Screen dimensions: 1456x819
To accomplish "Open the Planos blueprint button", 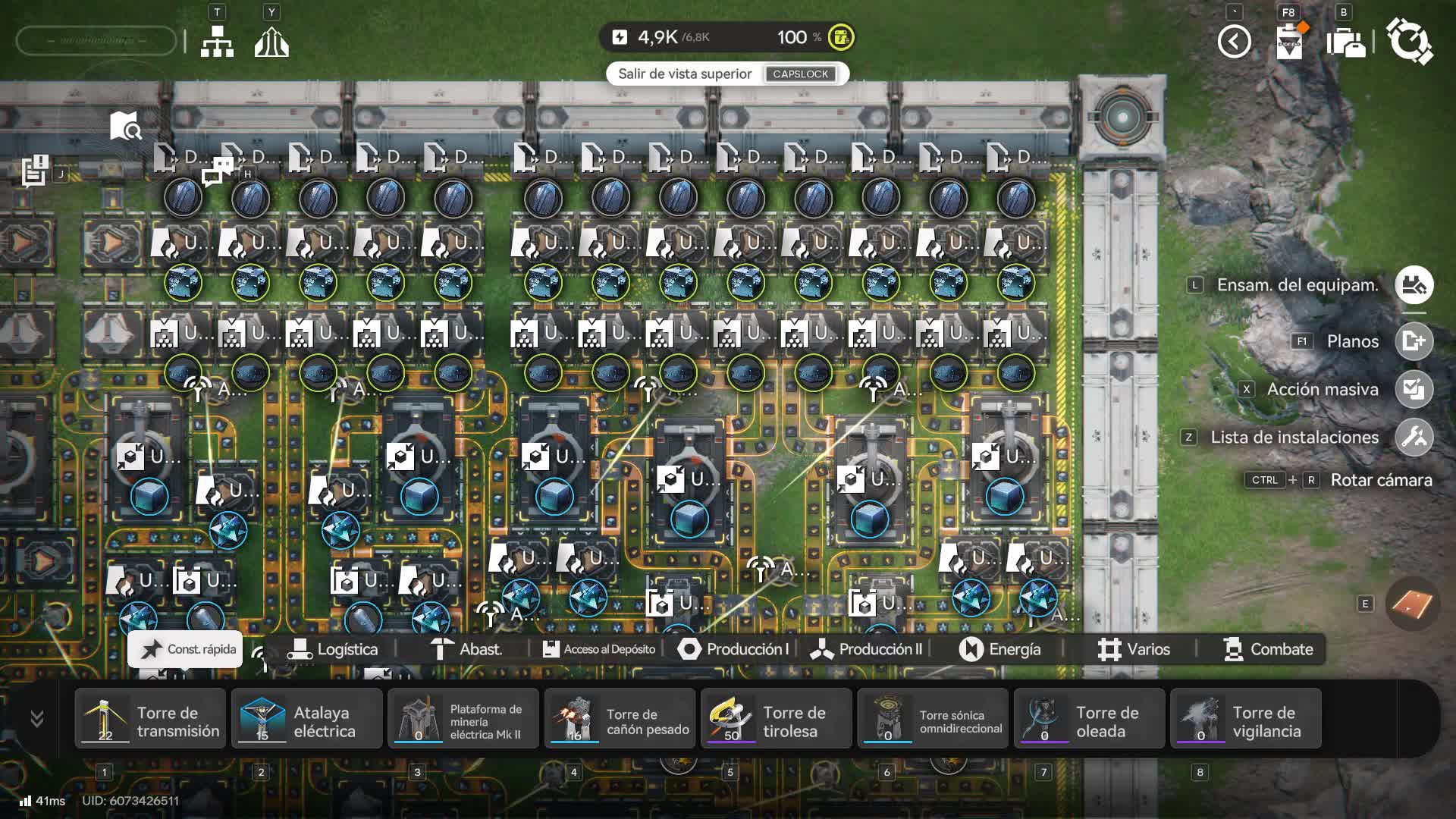I will pyautogui.click(x=1414, y=341).
